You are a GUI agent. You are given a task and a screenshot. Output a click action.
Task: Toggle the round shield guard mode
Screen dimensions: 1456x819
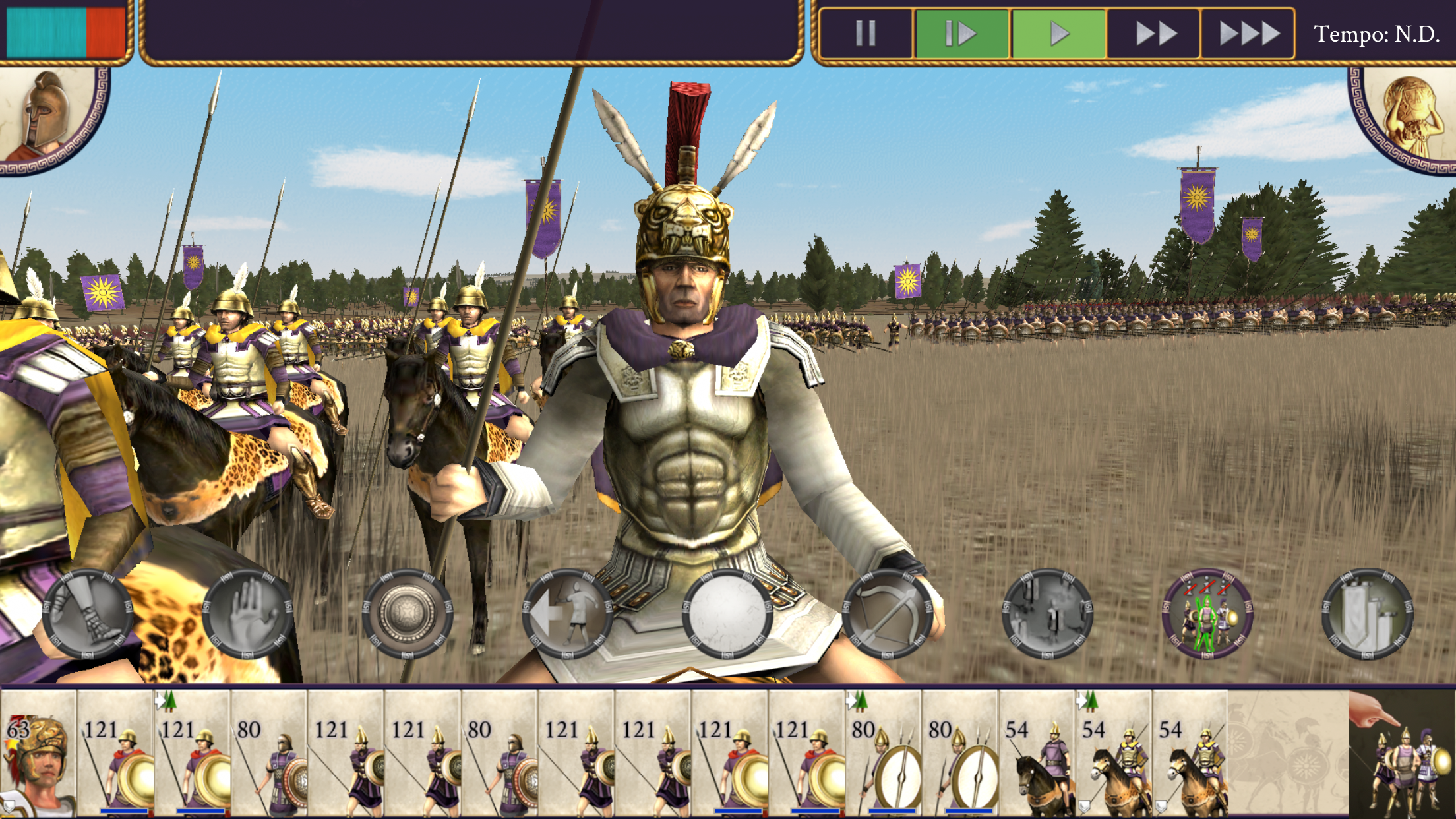[x=408, y=614]
